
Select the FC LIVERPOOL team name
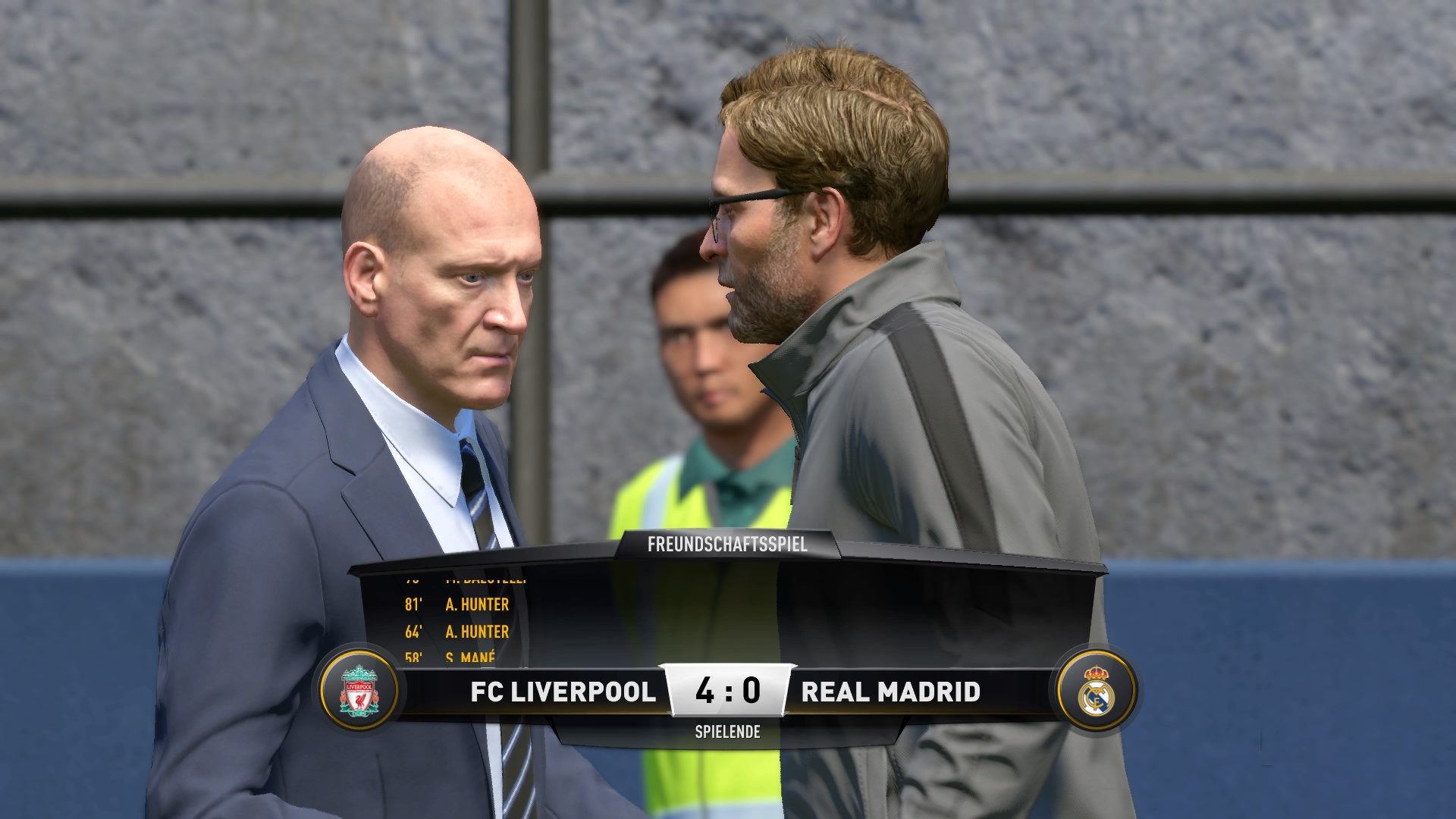pyautogui.click(x=561, y=692)
